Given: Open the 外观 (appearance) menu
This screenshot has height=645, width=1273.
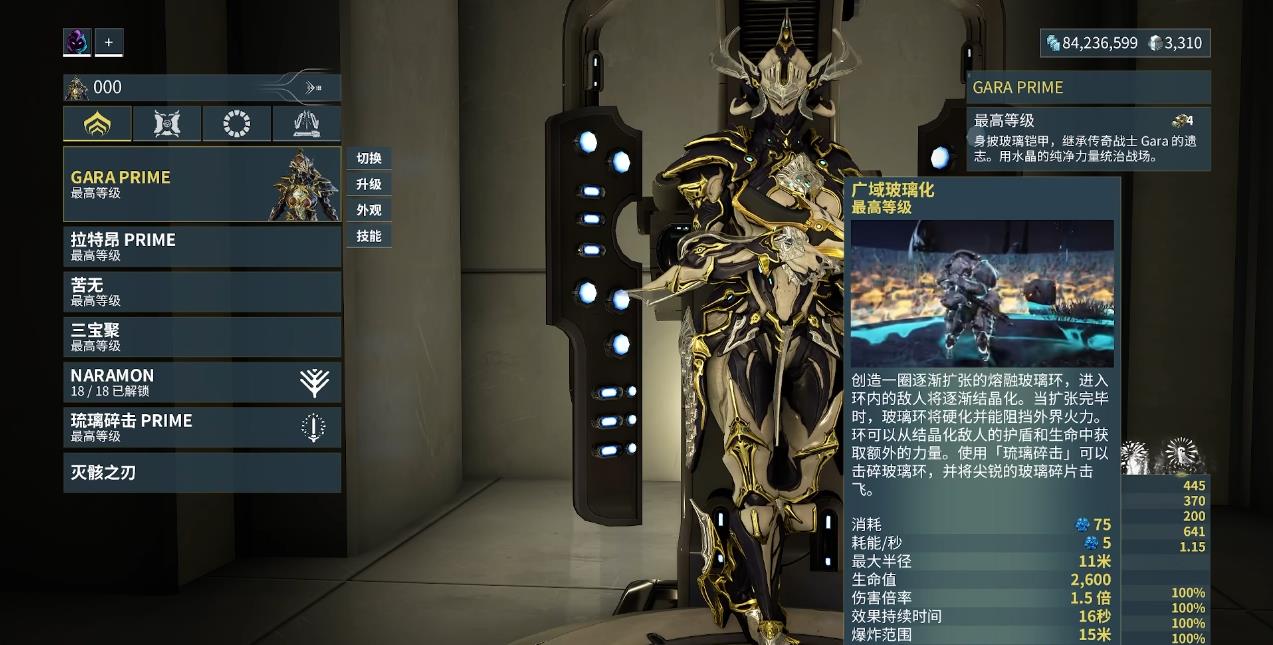Looking at the screenshot, I should [369, 210].
